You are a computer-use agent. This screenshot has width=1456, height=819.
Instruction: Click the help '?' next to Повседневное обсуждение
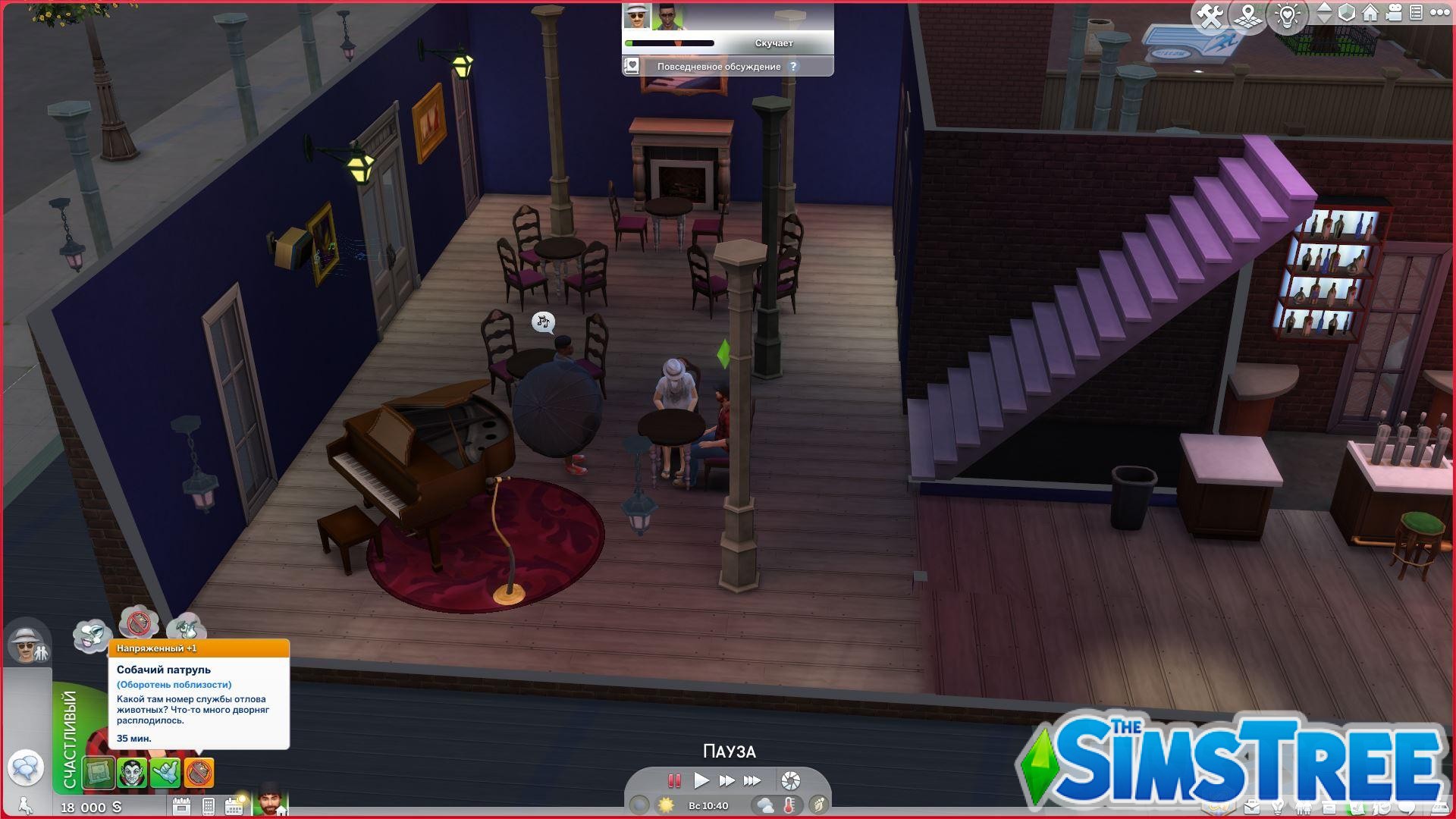[793, 67]
